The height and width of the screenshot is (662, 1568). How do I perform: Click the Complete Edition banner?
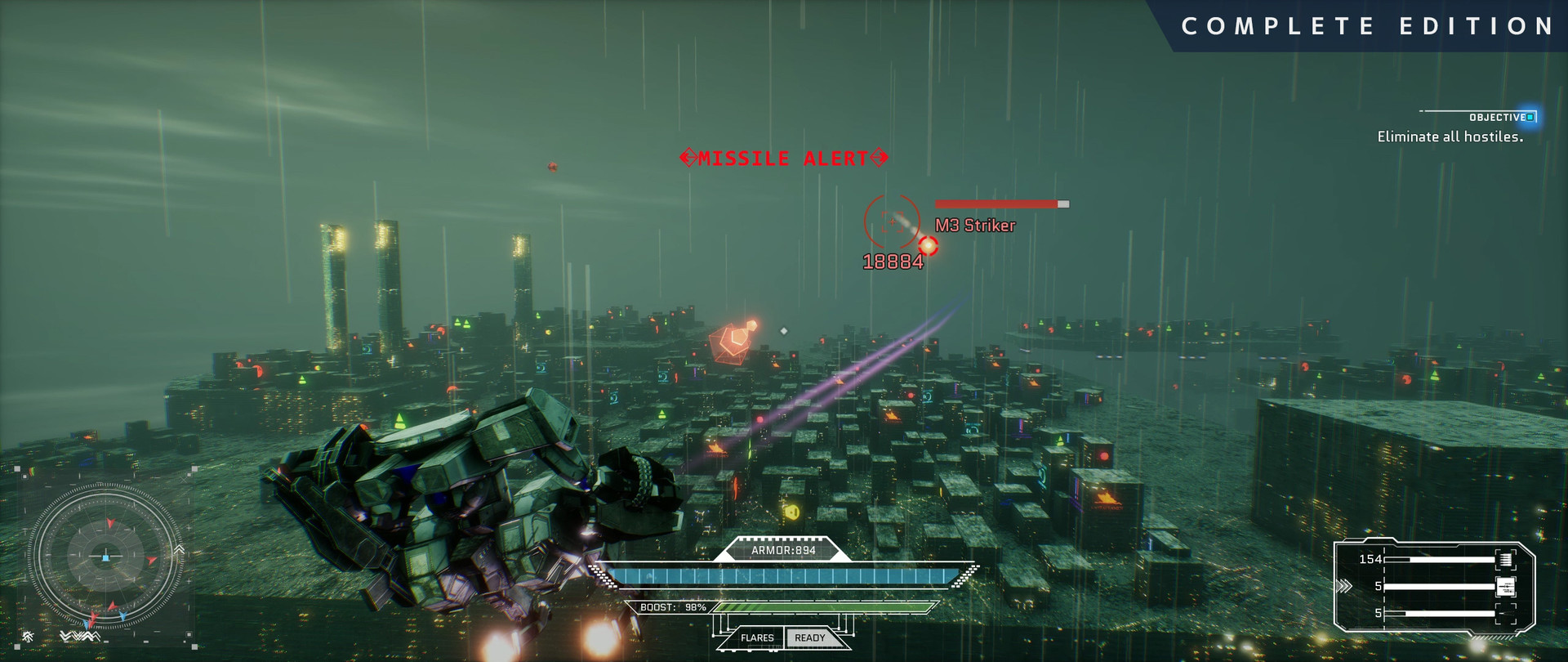click(x=1367, y=26)
